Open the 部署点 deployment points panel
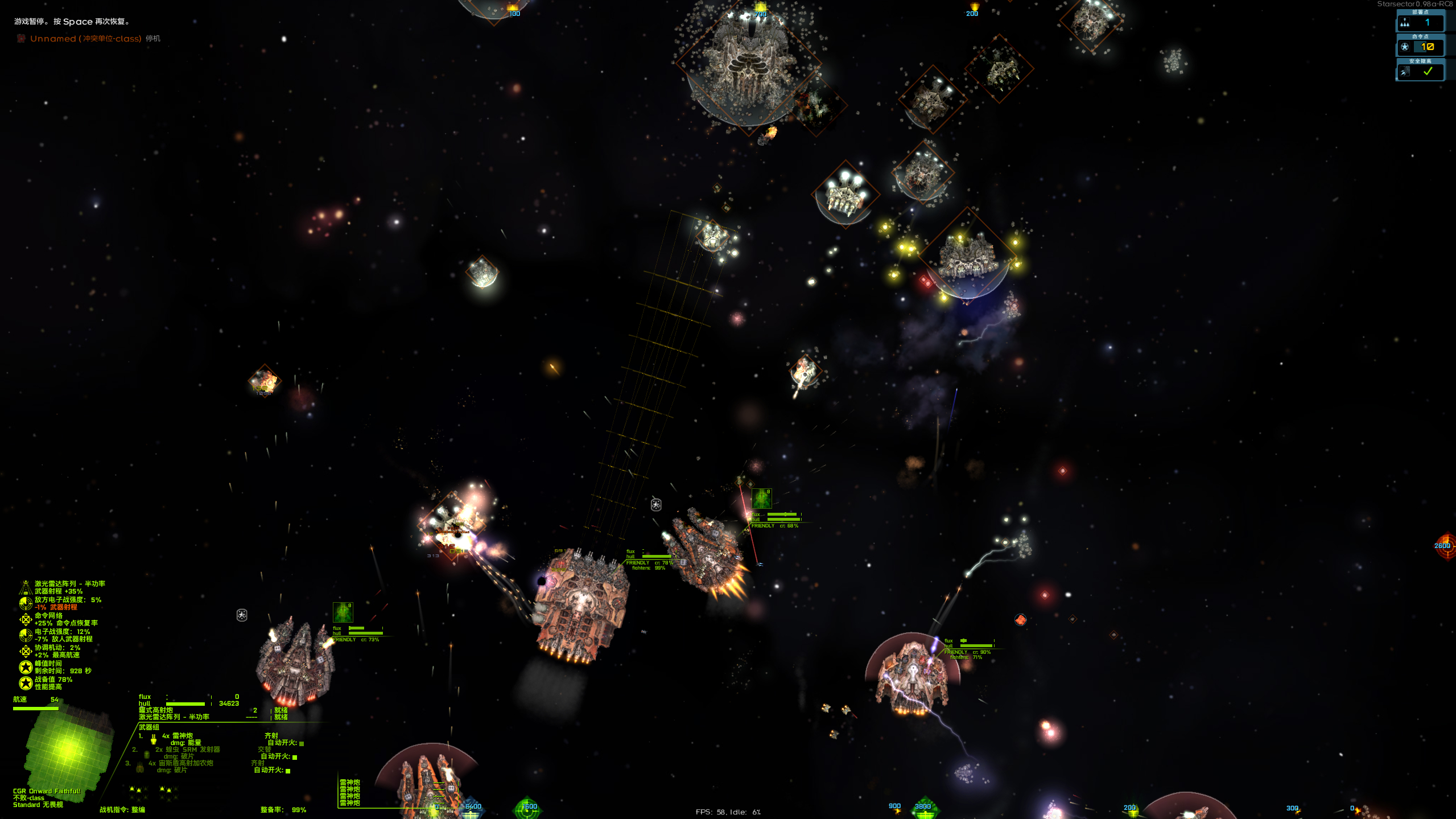This screenshot has width=1456, height=819. pos(1420,23)
